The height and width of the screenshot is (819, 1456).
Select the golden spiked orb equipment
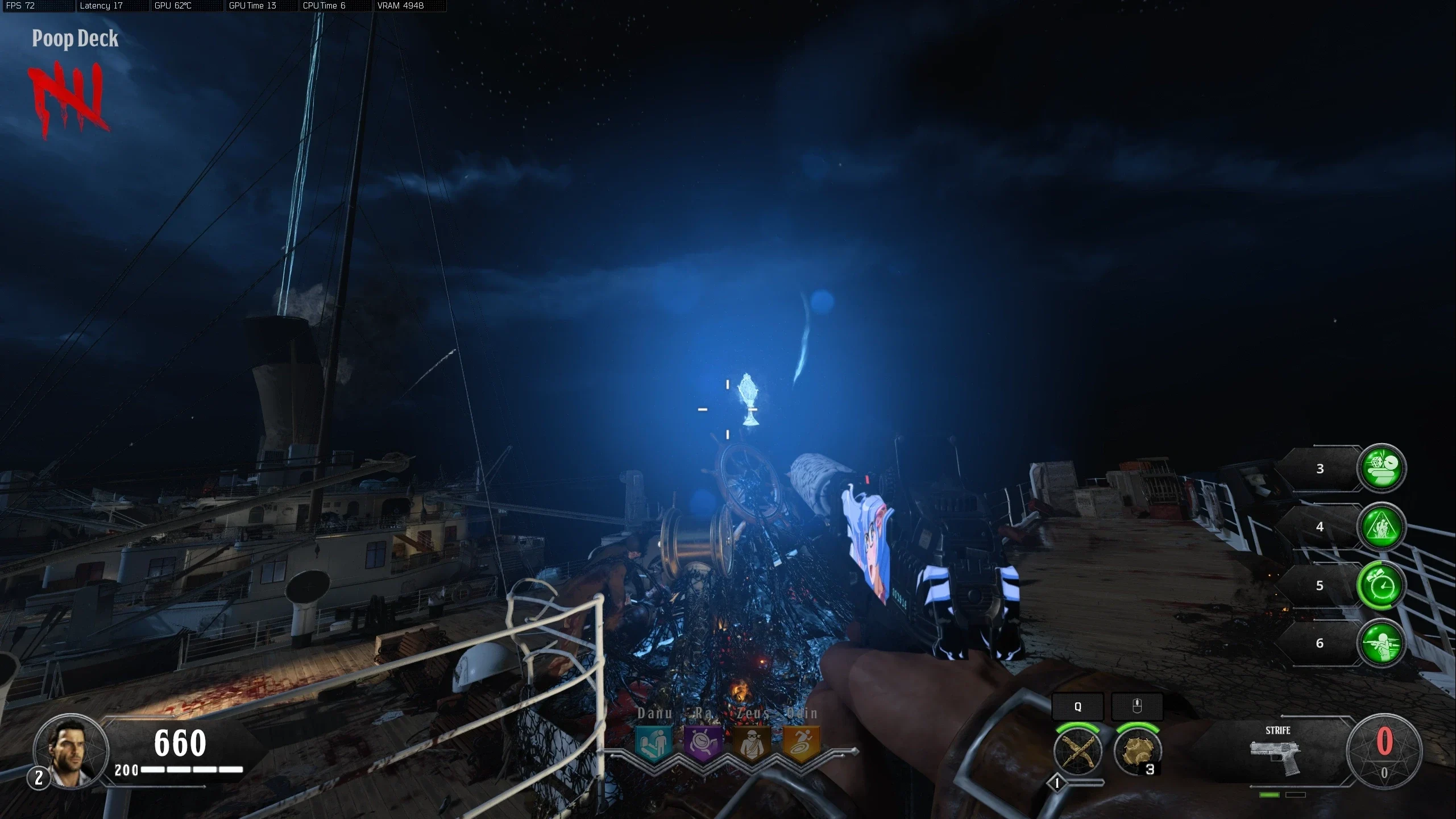(x=1137, y=751)
